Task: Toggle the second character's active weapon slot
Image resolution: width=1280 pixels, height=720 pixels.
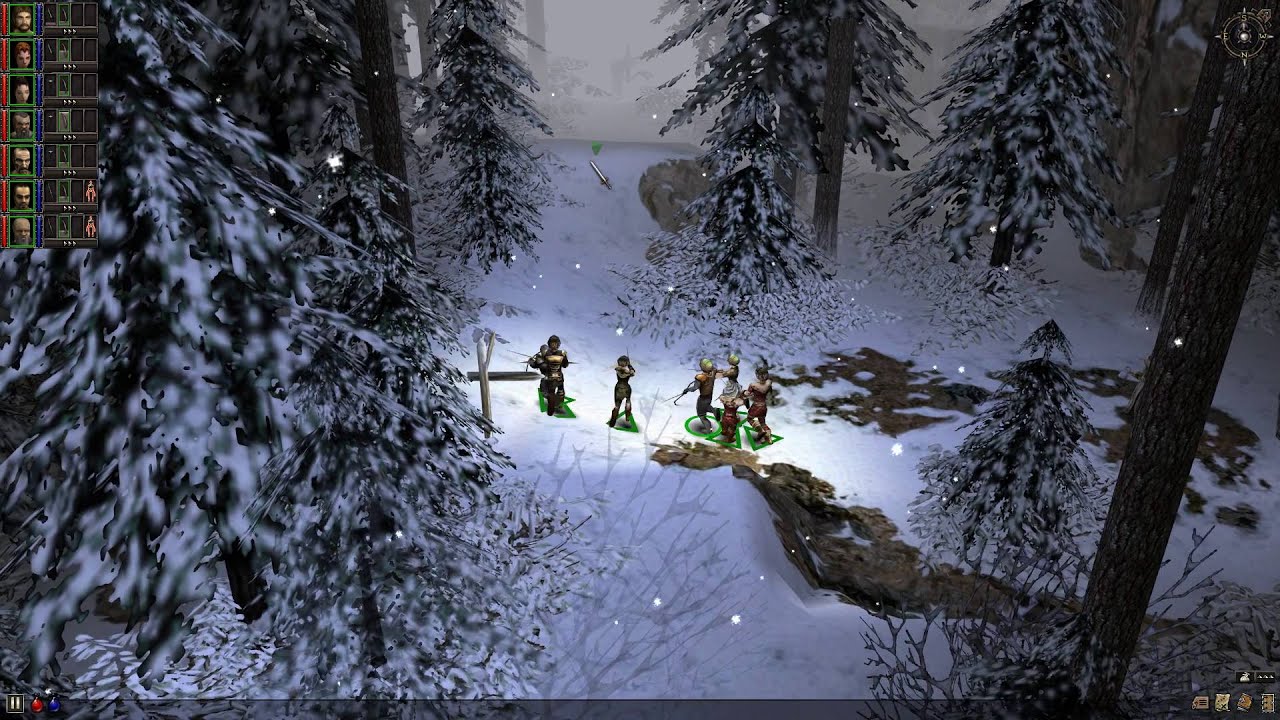Action: click(x=64, y=52)
